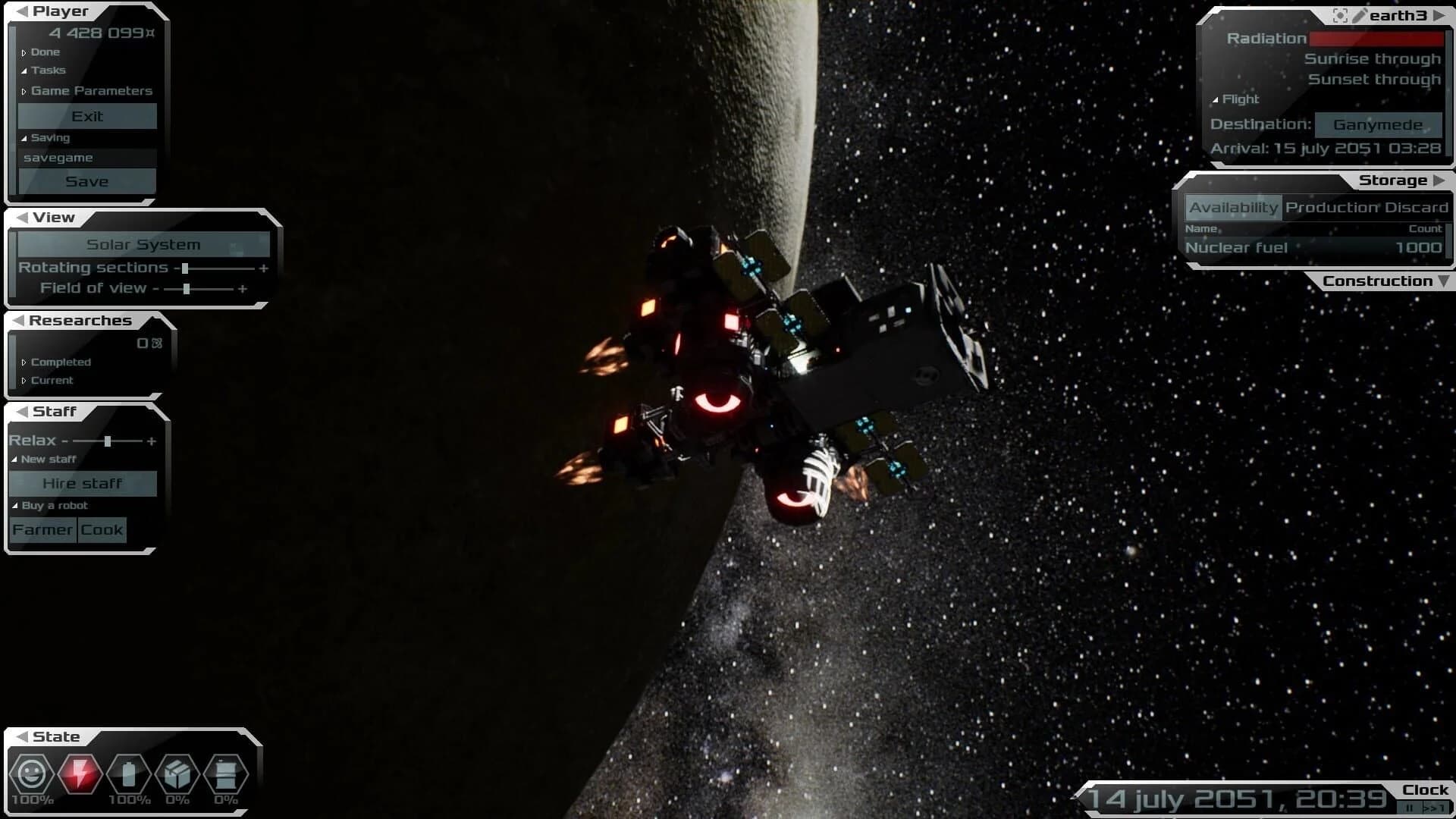
Task: Expand the Current researches list
Action: tap(52, 381)
